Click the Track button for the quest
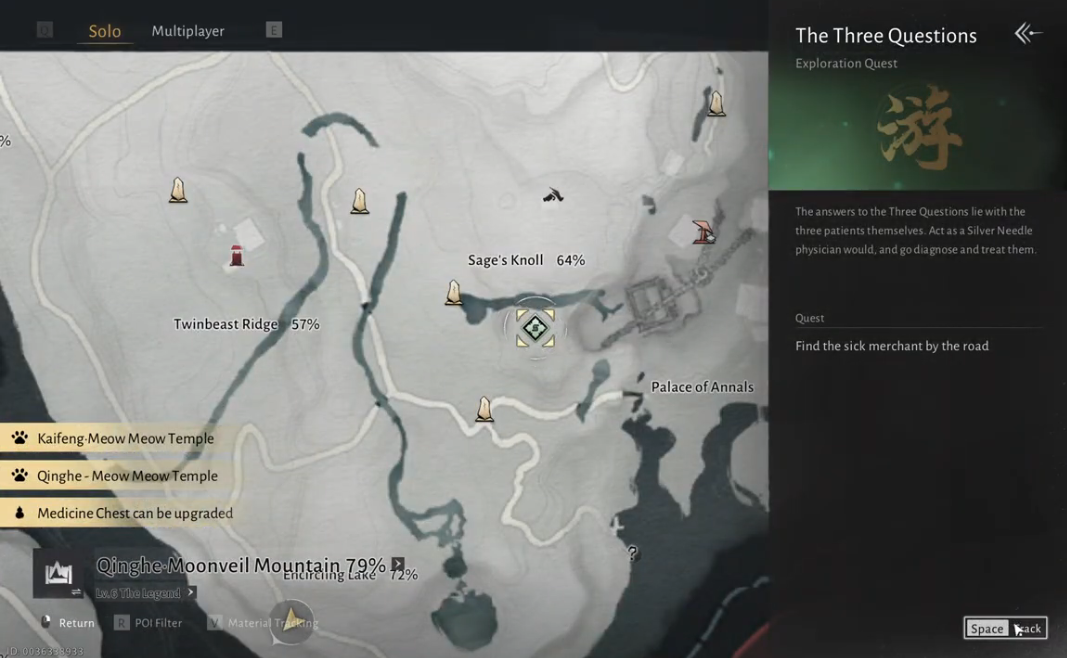This screenshot has height=658, width=1067. click(1005, 628)
